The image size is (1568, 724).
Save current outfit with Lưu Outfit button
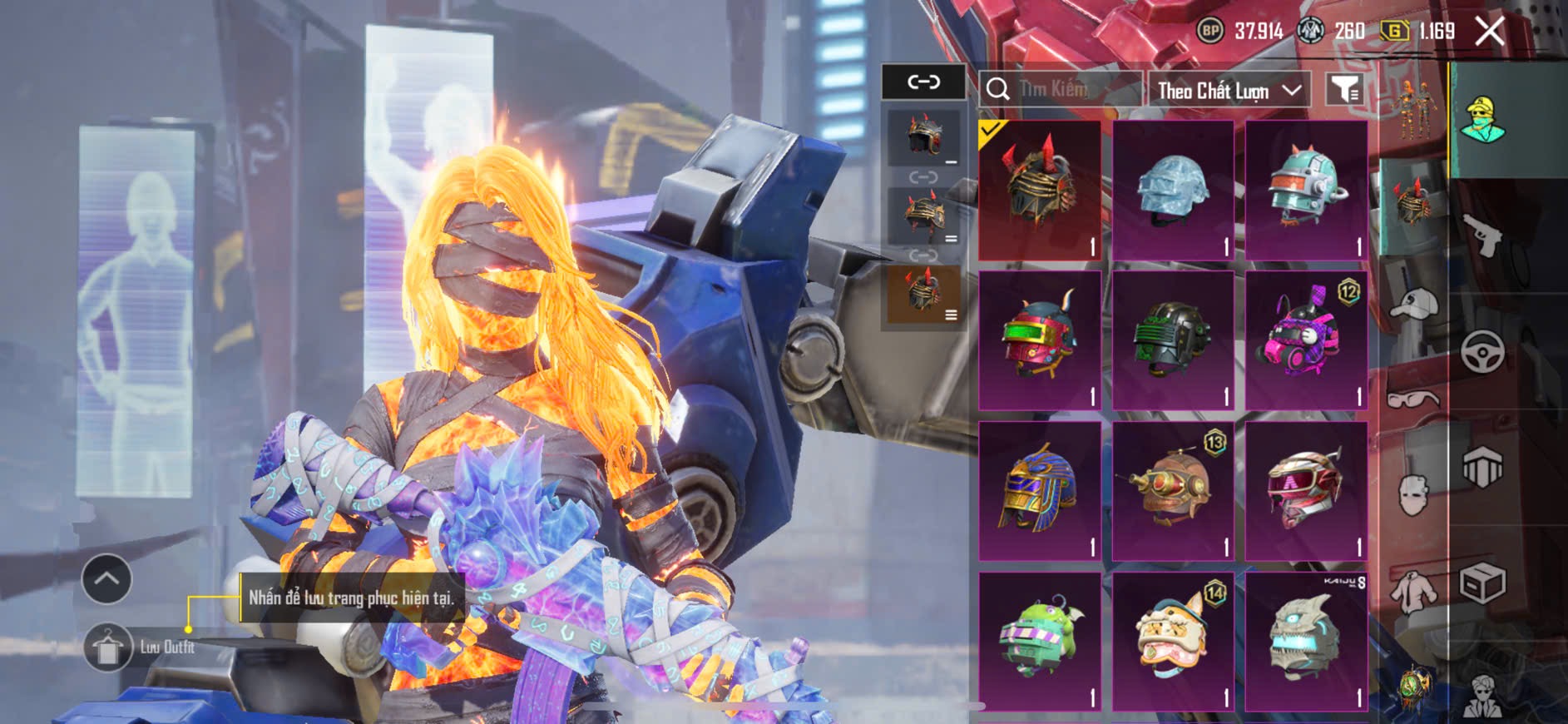(108, 647)
